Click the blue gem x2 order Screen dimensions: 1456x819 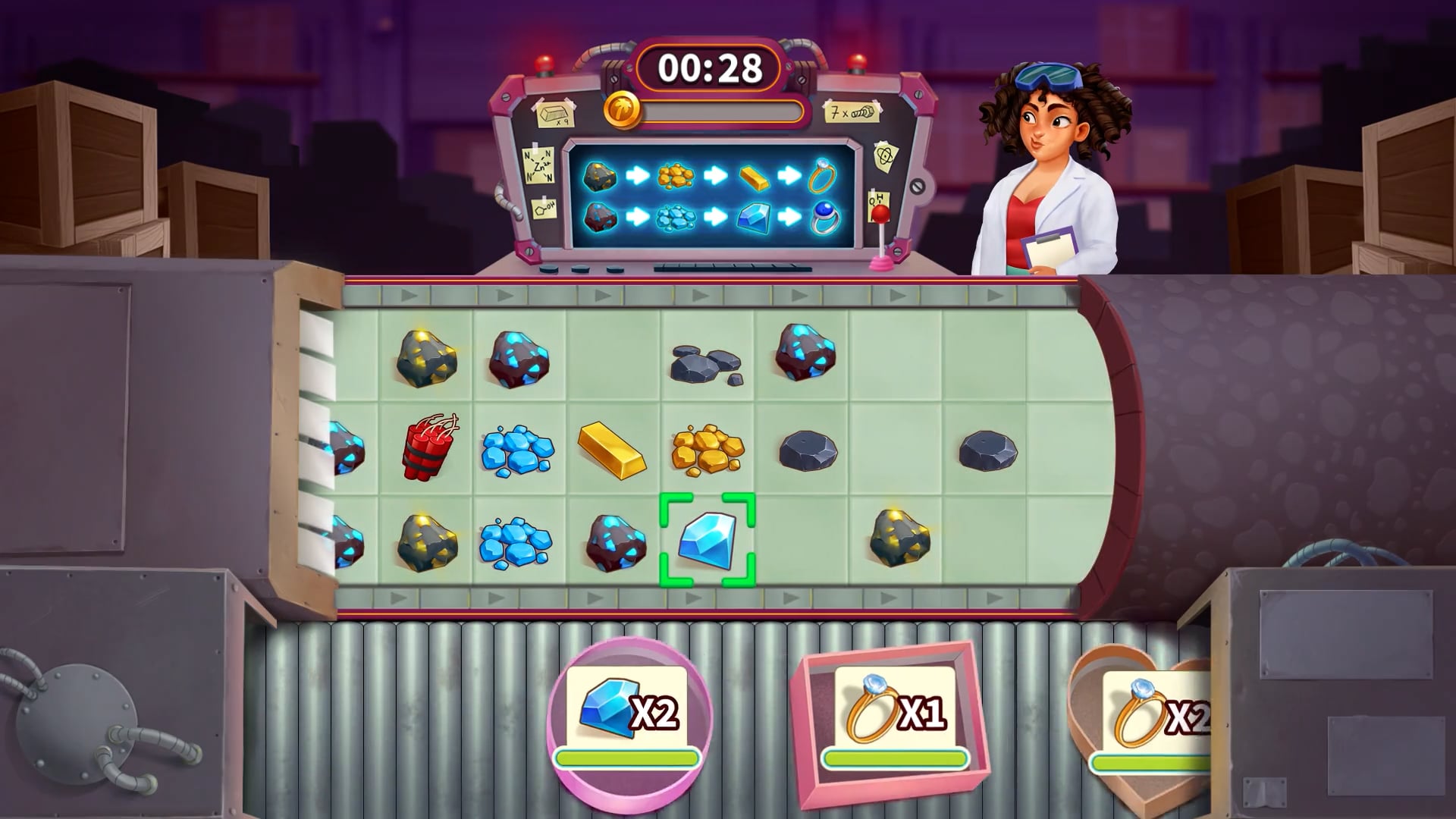point(629,715)
